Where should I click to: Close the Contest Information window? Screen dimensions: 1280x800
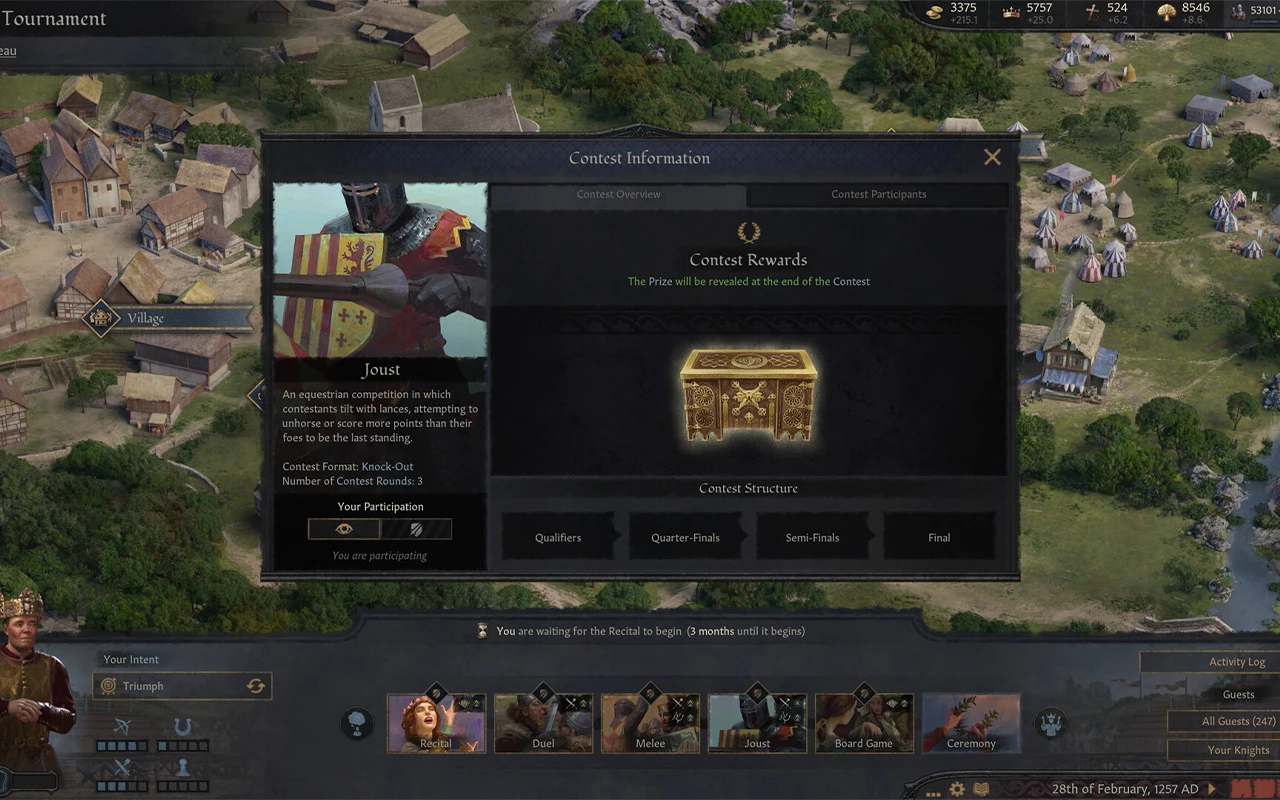pyautogui.click(x=992, y=157)
